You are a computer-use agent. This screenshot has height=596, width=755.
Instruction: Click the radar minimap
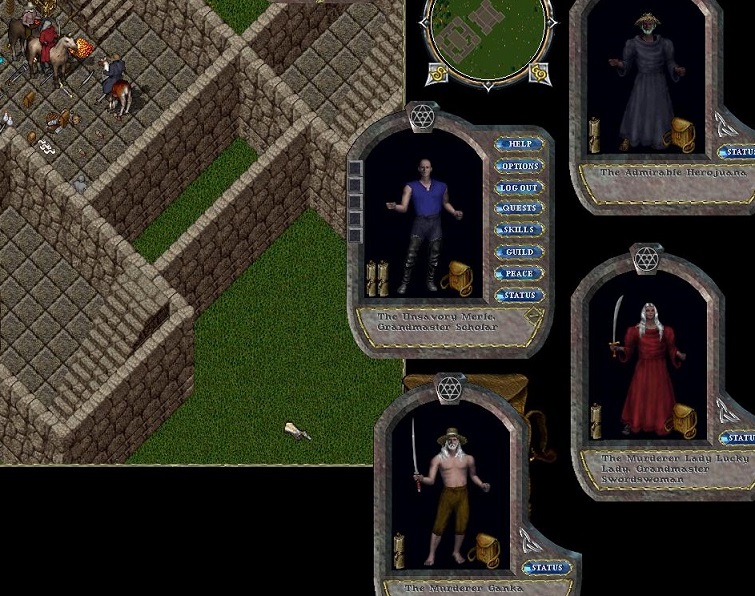(x=489, y=38)
